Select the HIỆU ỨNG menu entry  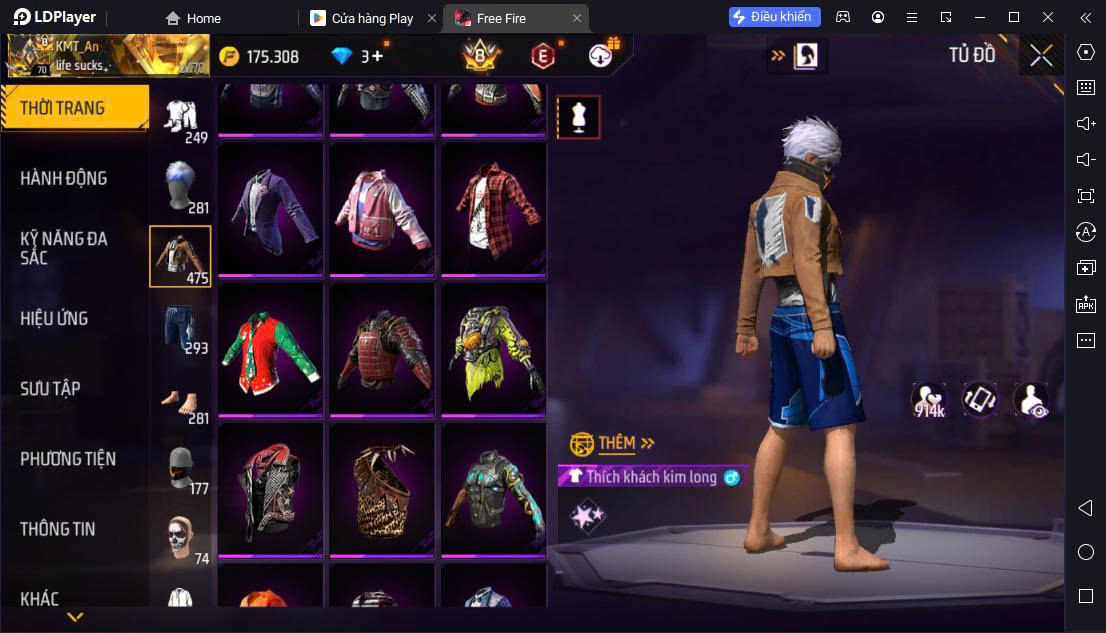click(x=54, y=318)
